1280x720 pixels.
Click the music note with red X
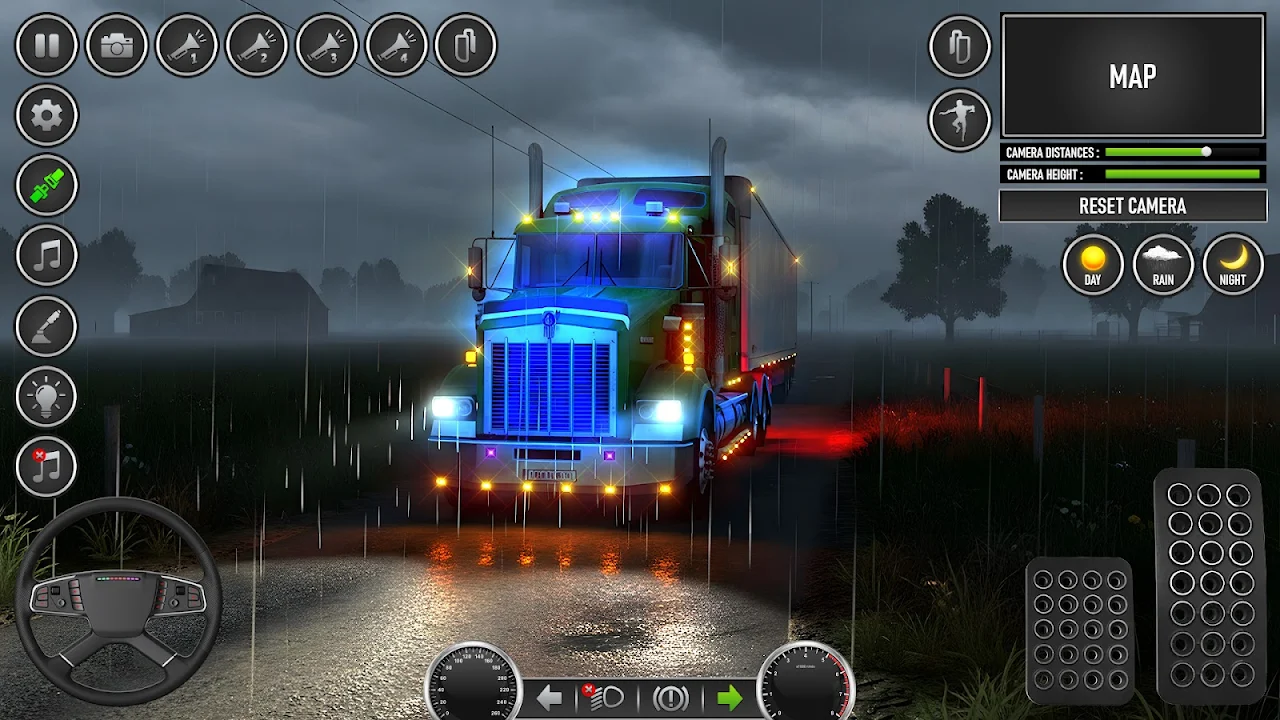47,466
